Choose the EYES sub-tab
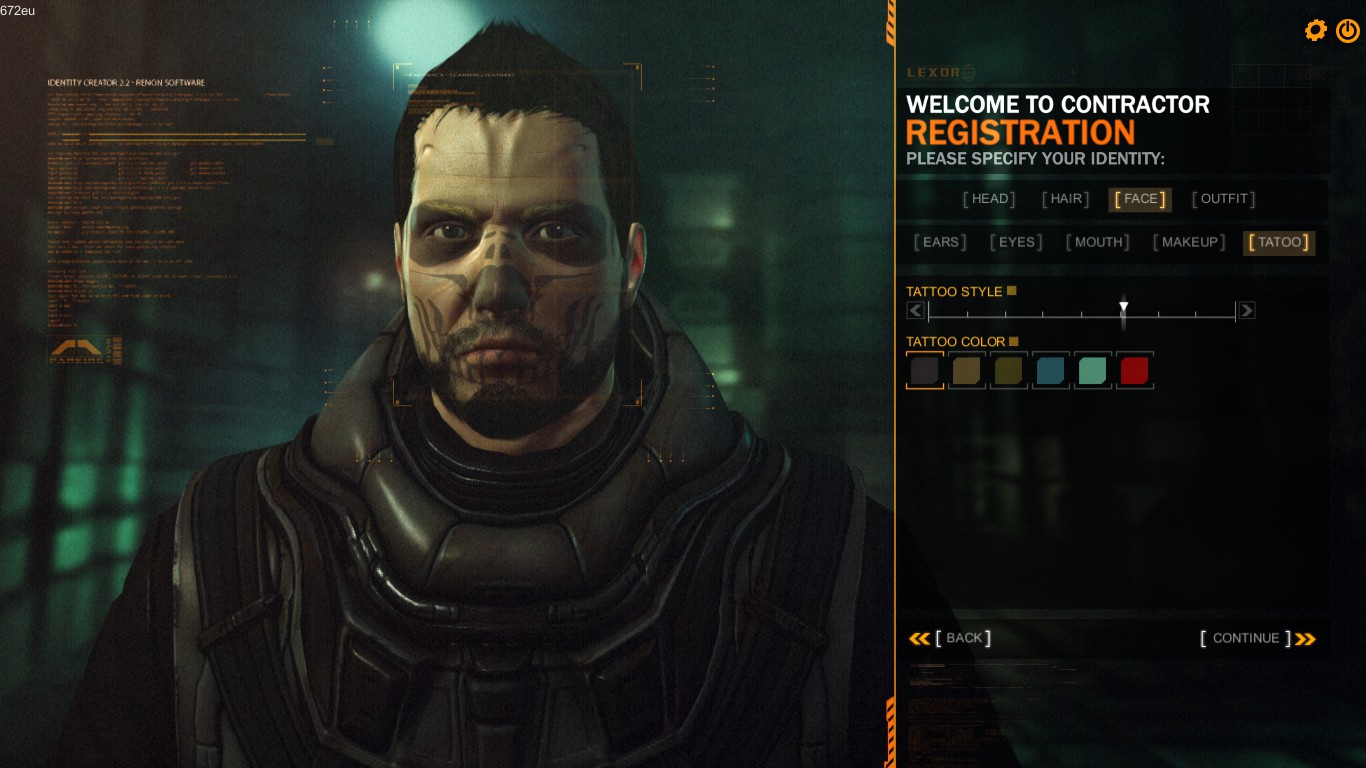The height and width of the screenshot is (768, 1366). tap(1016, 242)
